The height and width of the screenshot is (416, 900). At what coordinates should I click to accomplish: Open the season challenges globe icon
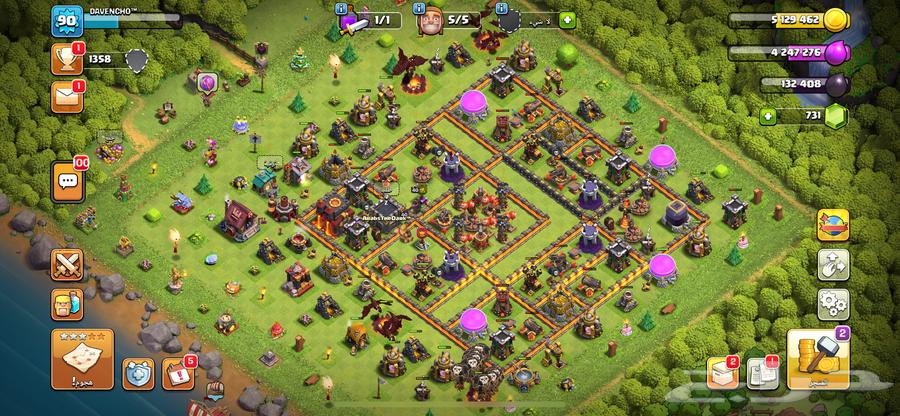[833, 226]
